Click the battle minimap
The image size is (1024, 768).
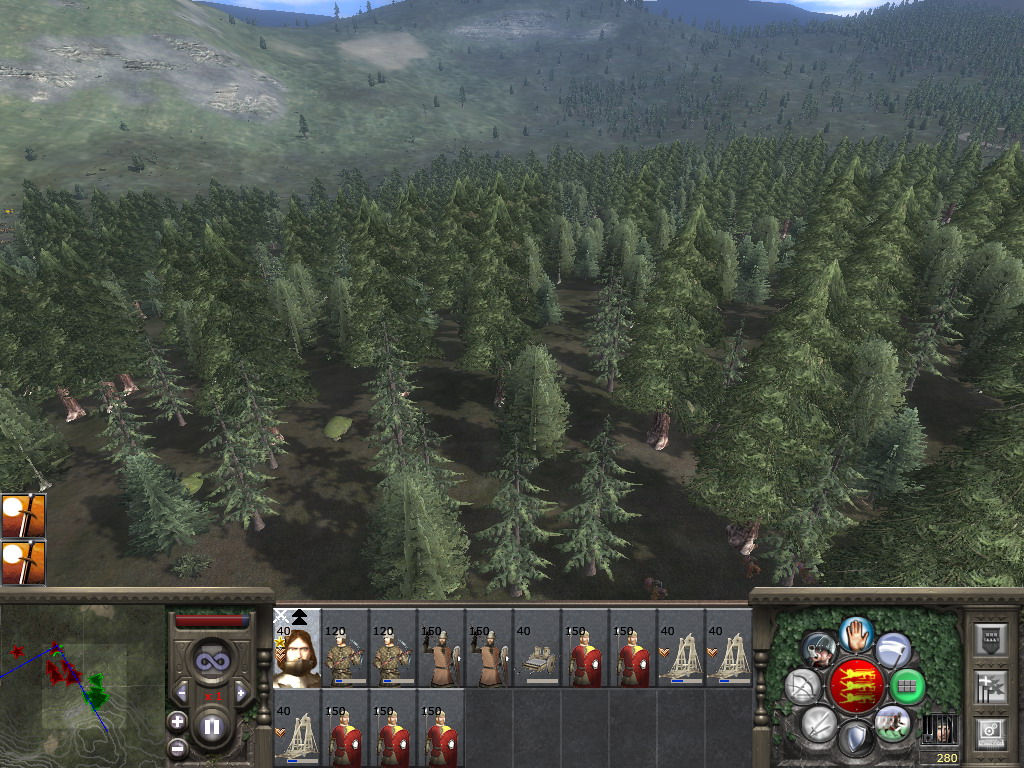pyautogui.click(x=82, y=686)
